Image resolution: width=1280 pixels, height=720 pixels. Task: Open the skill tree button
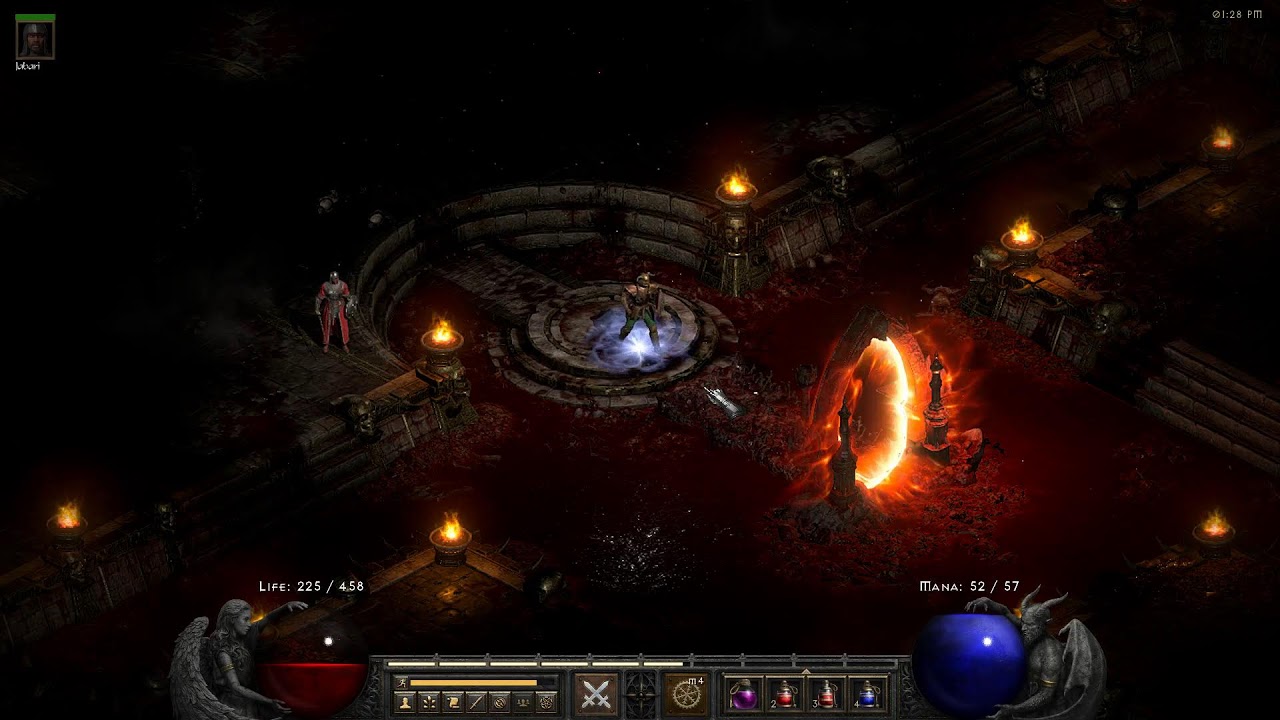tap(429, 702)
